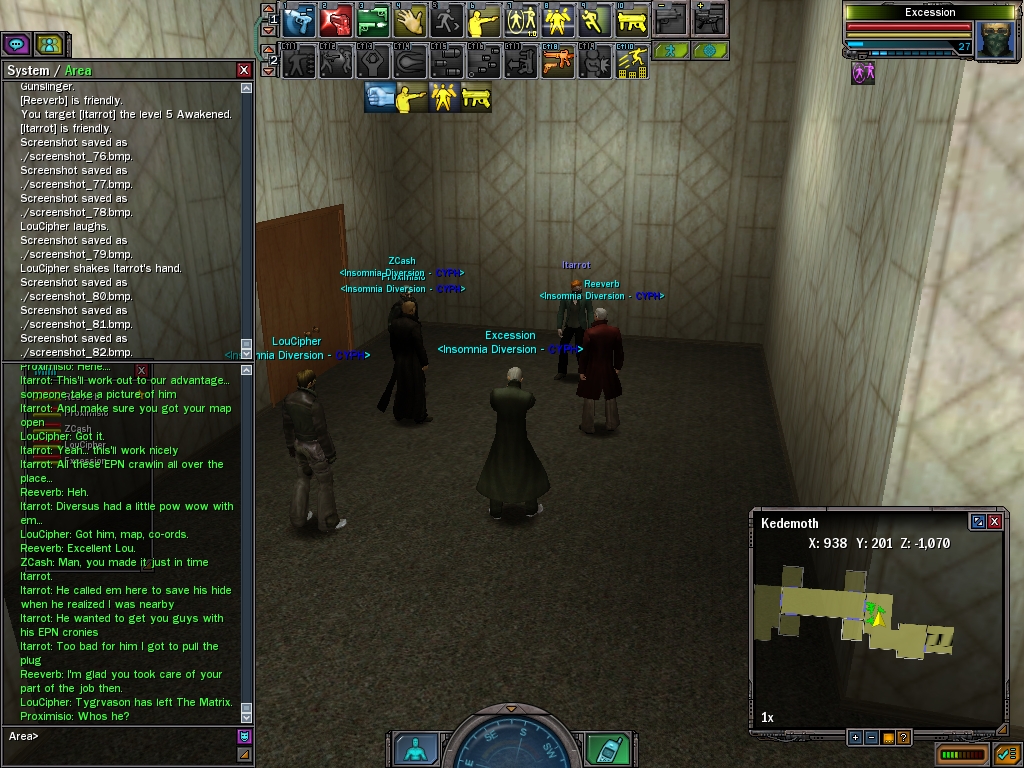Zoom out the minimap with minus button
1024x768 pixels.
pos(871,738)
